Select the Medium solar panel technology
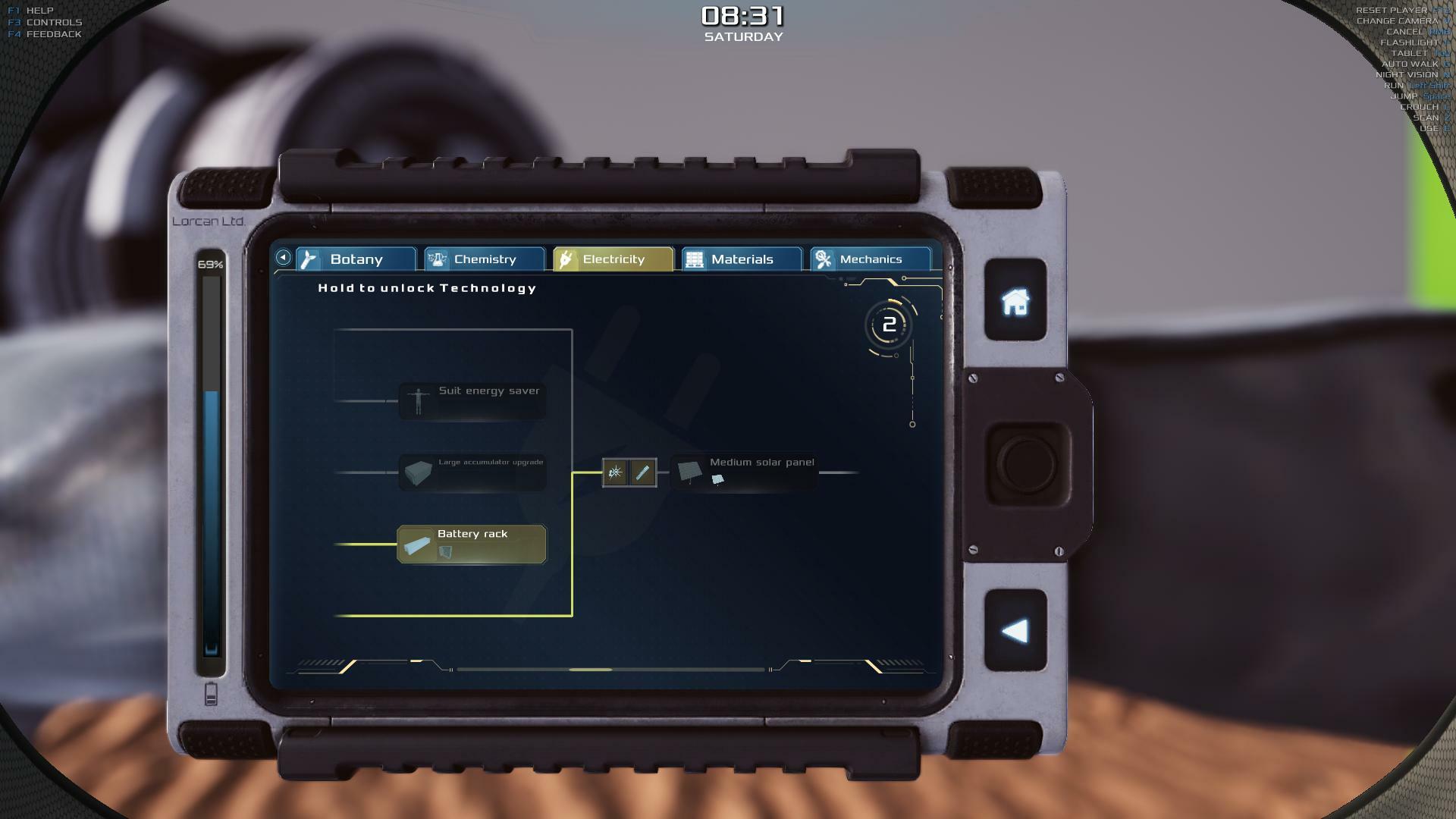Screen dimensions: 1456x819 pos(745,472)
